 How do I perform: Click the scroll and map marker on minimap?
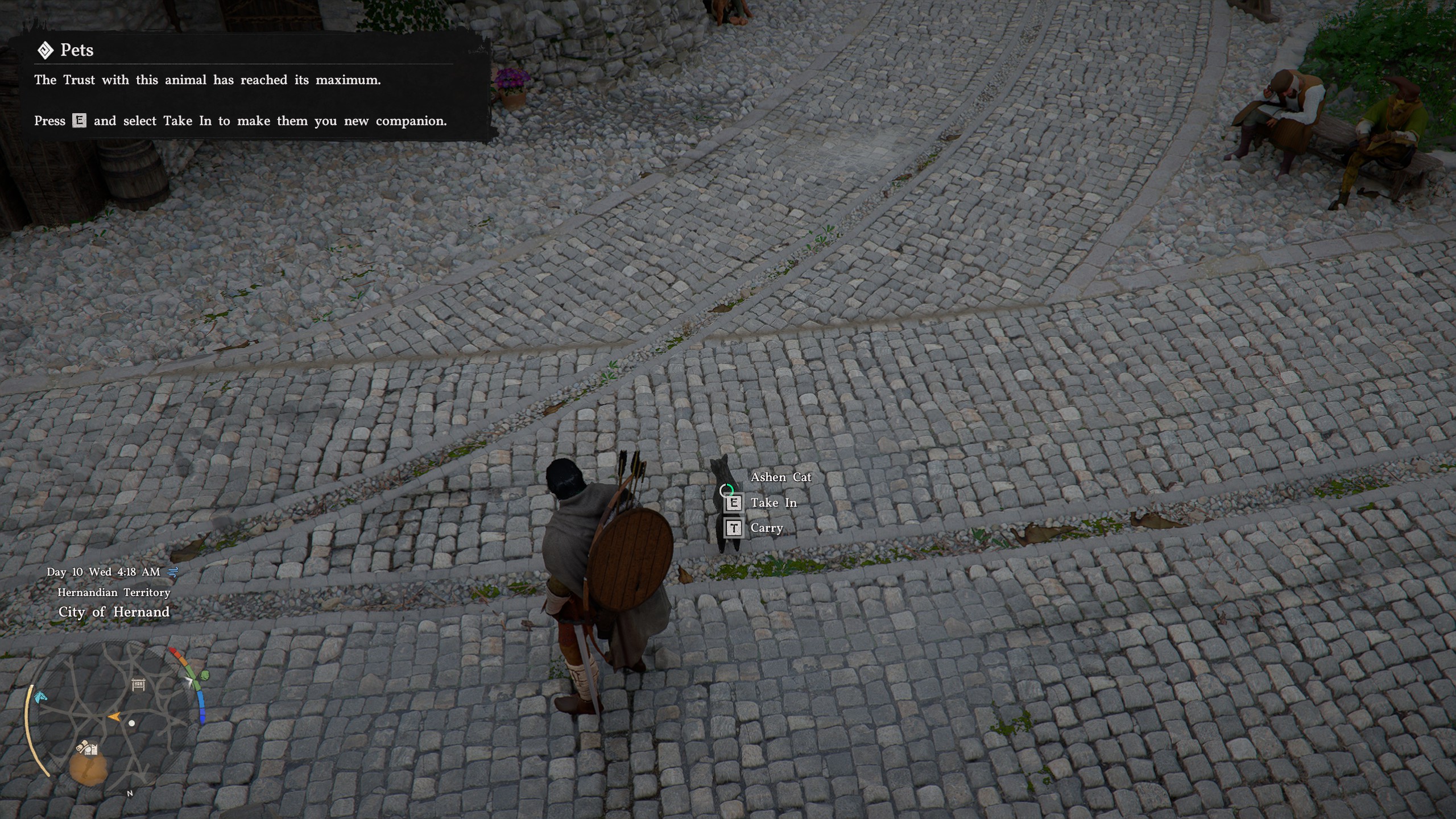pyautogui.click(x=87, y=747)
